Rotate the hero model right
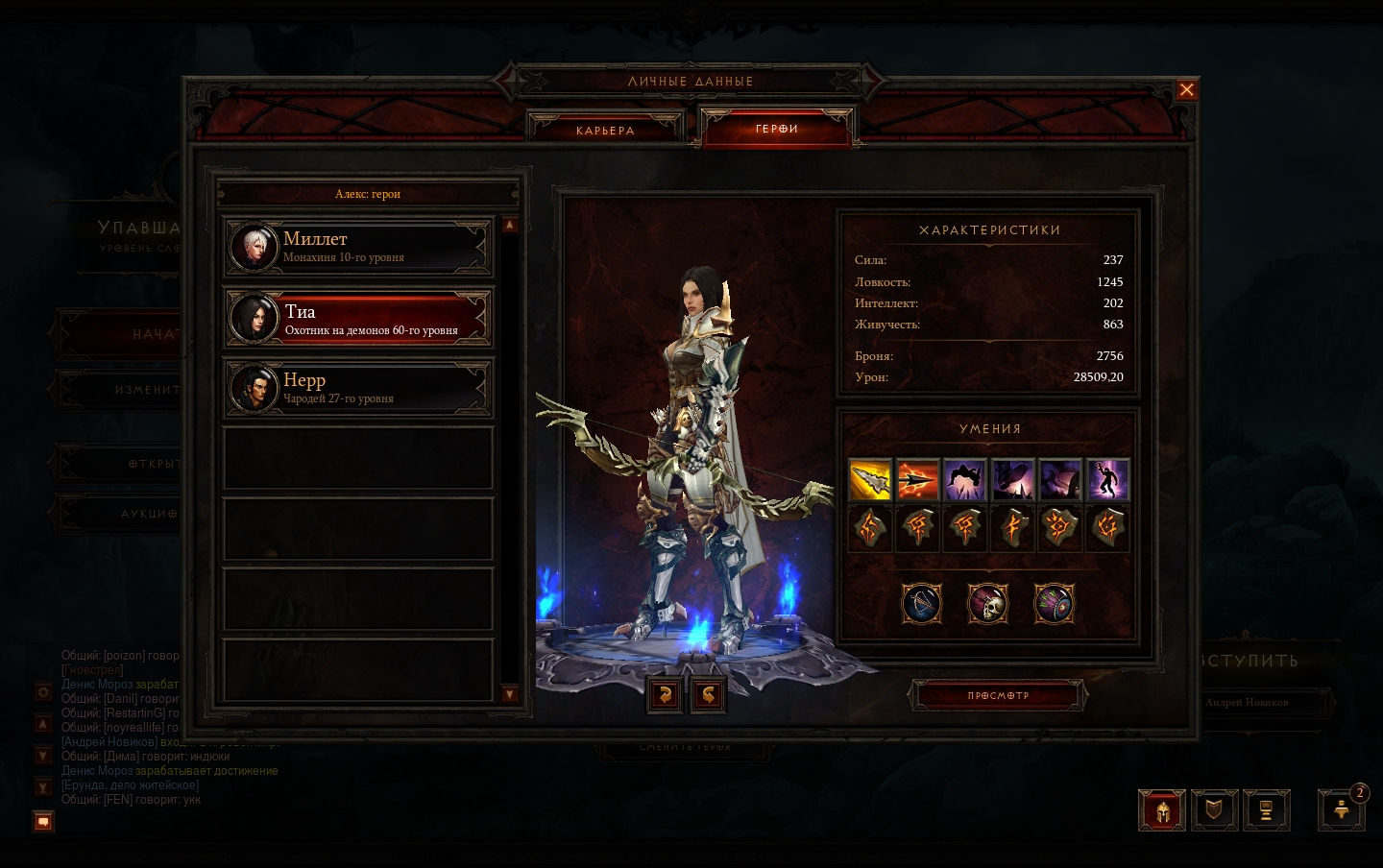 click(x=708, y=694)
